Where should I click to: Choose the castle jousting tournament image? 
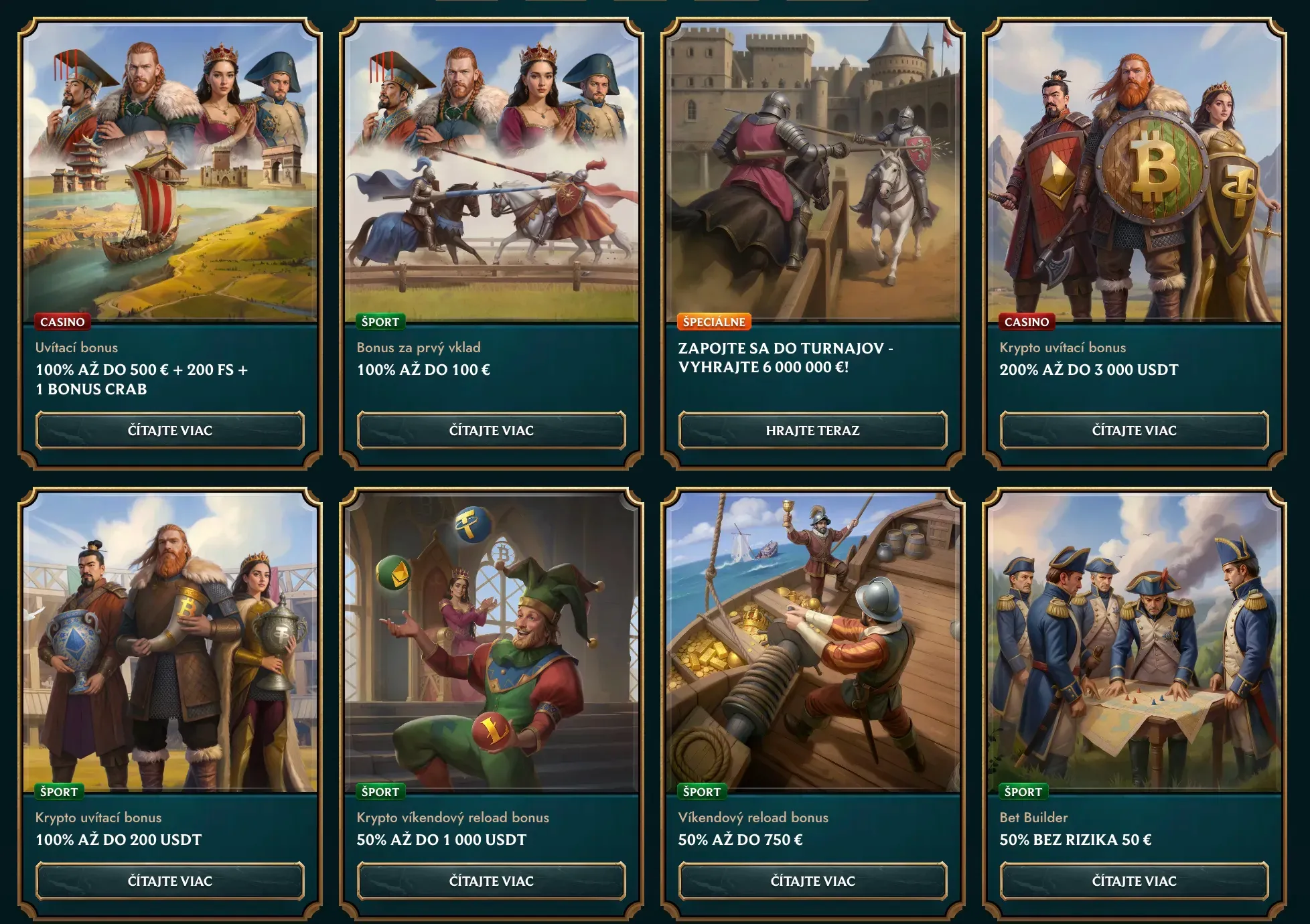pos(812,174)
